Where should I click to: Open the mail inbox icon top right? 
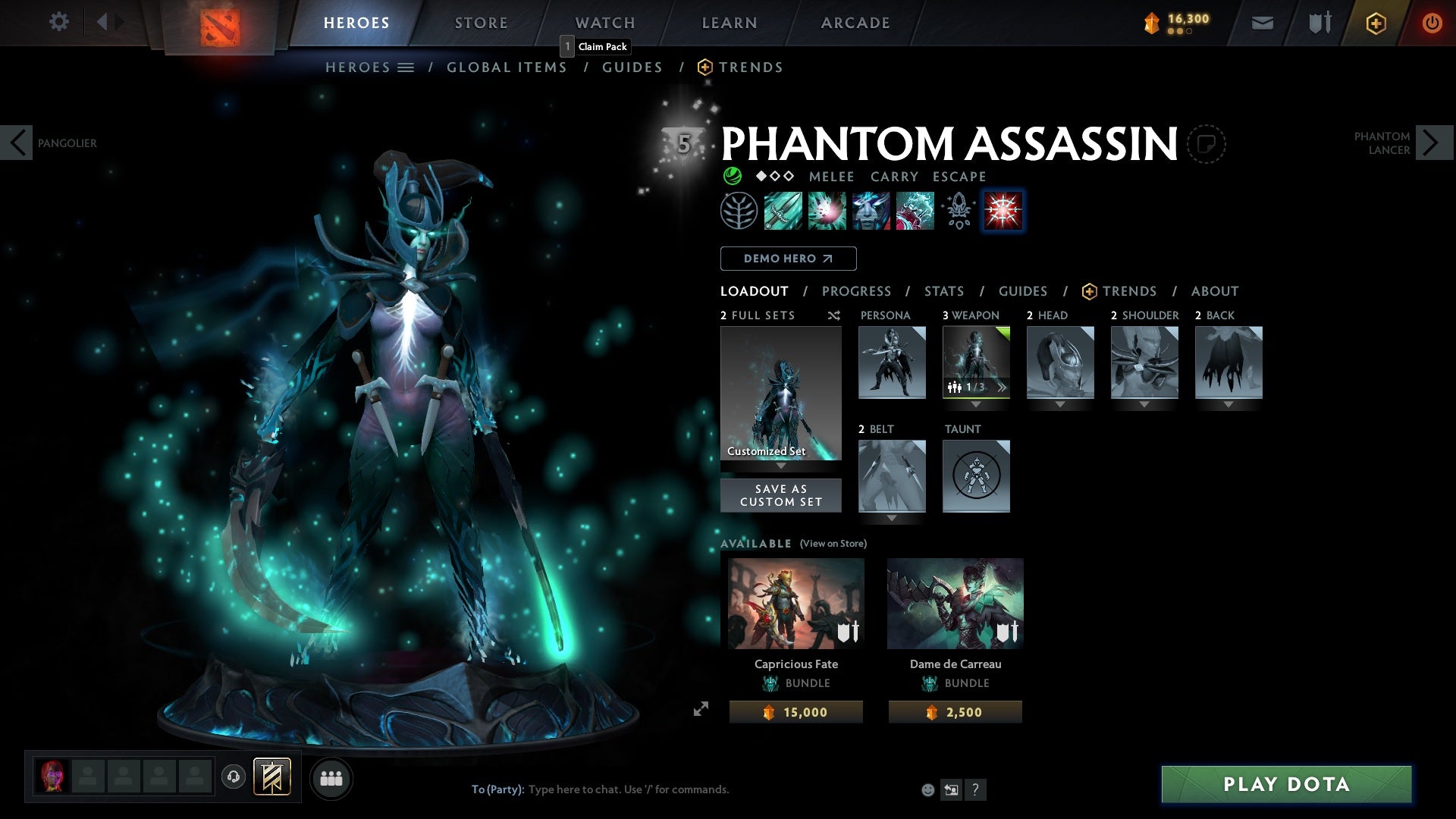1262,23
